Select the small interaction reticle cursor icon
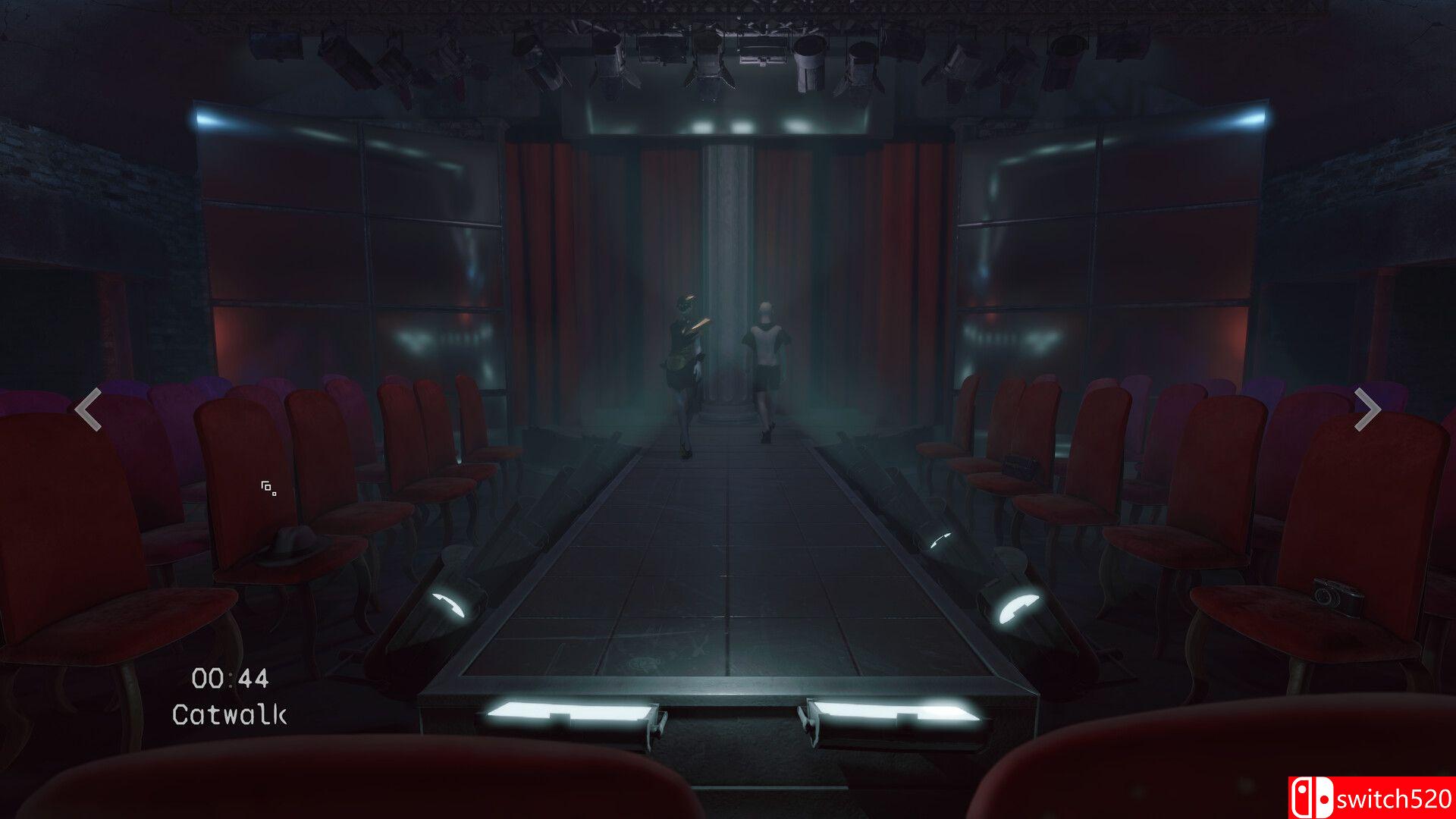The image size is (1456, 819). tap(267, 489)
